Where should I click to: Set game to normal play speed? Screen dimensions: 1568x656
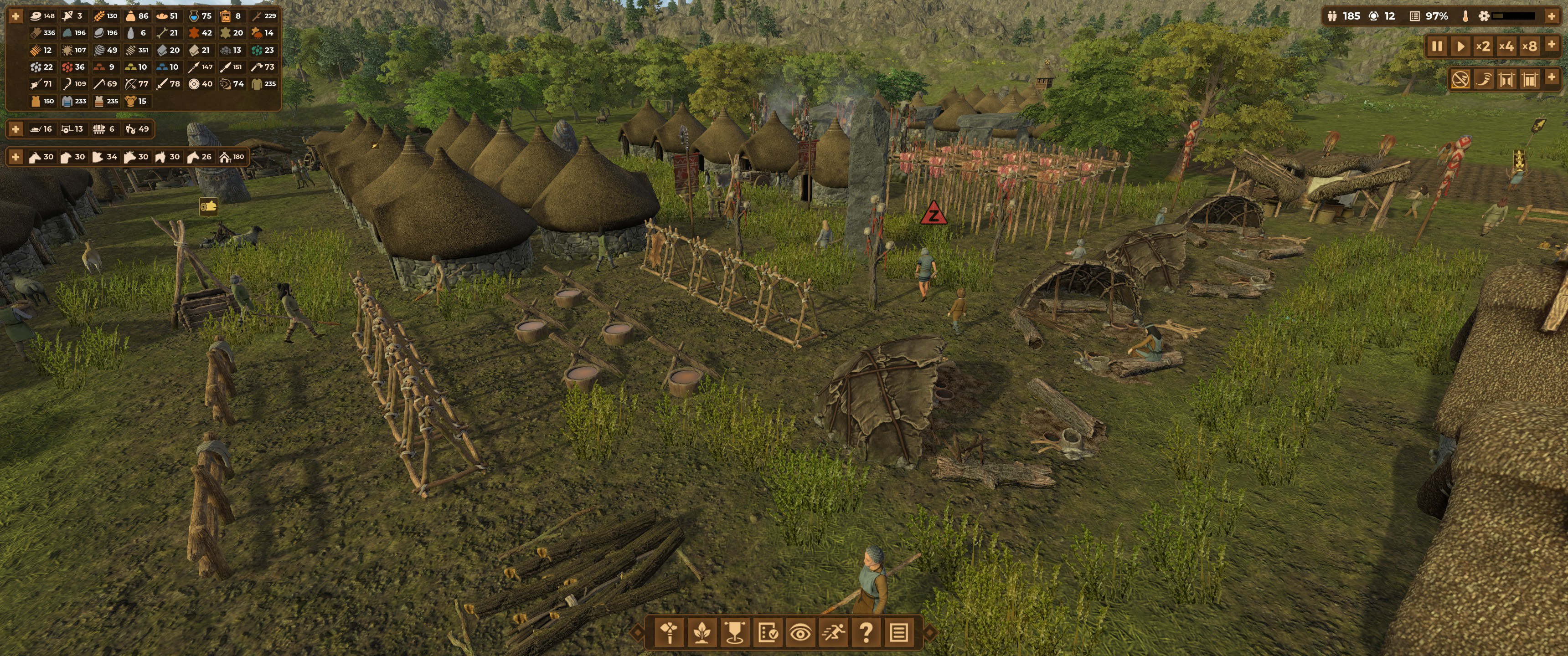pos(1460,46)
